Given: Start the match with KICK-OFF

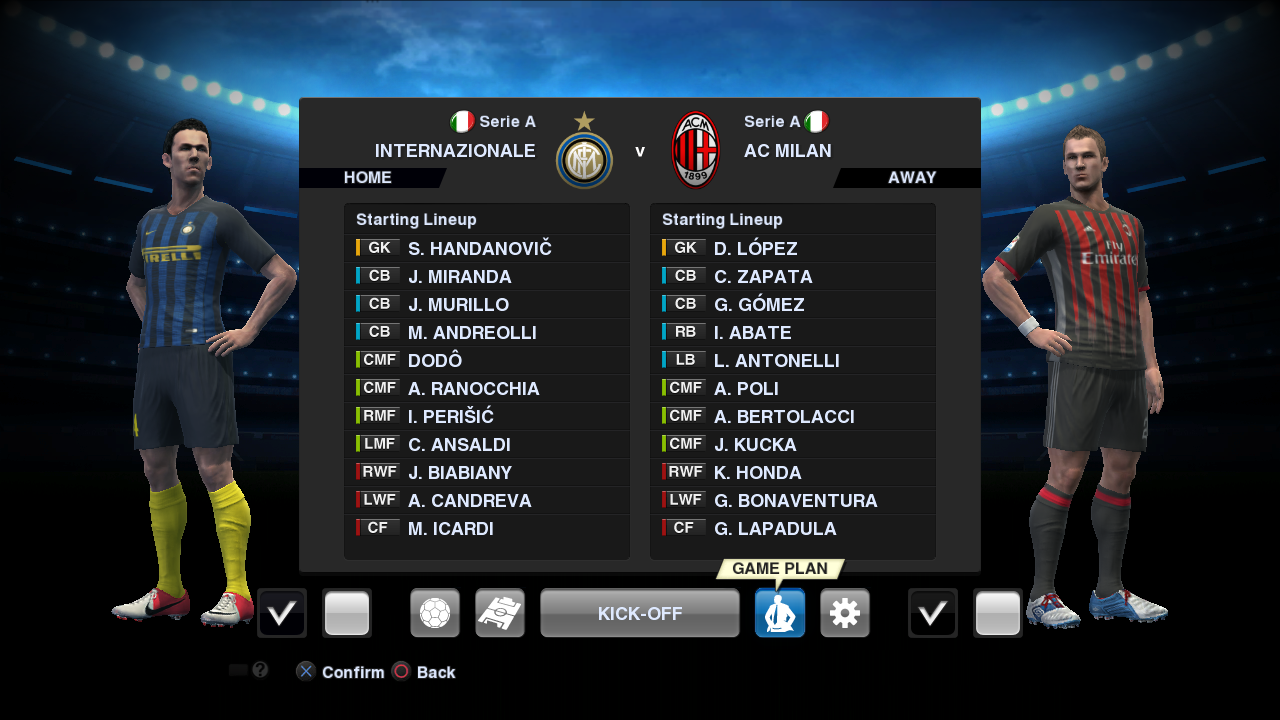Looking at the screenshot, I should coord(640,613).
